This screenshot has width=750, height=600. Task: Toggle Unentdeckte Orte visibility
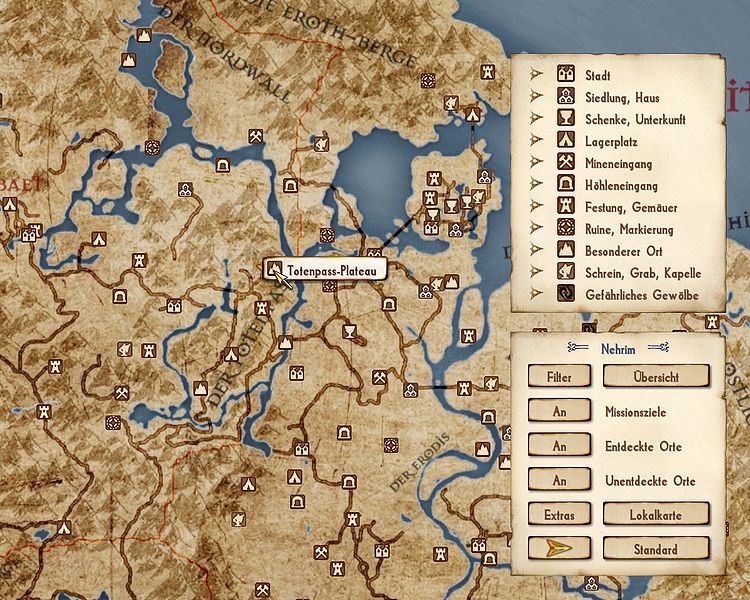pyautogui.click(x=560, y=481)
